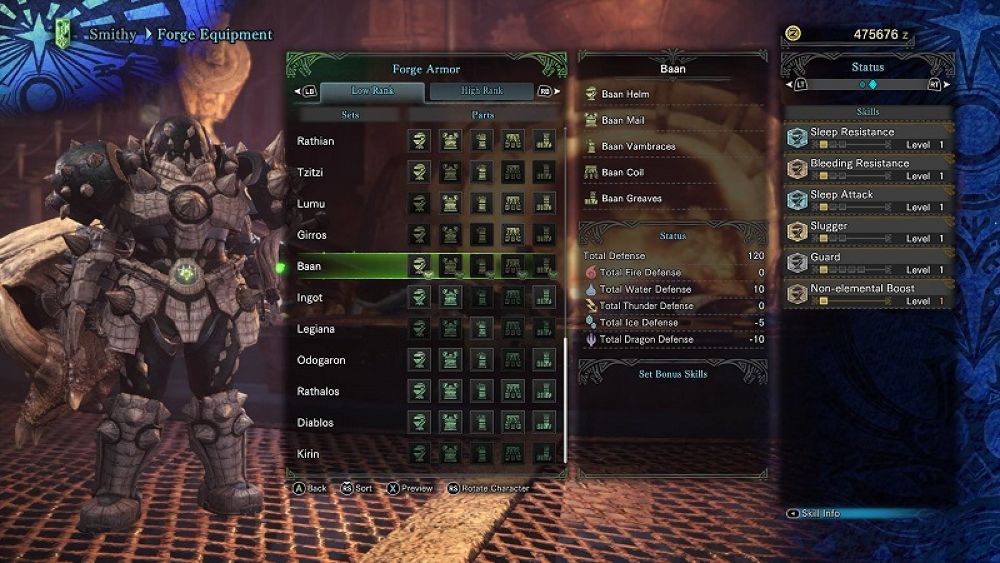Viewport: 1000px width, 563px height.
Task: Choose the Rathian armor set row
Action: pos(316,141)
